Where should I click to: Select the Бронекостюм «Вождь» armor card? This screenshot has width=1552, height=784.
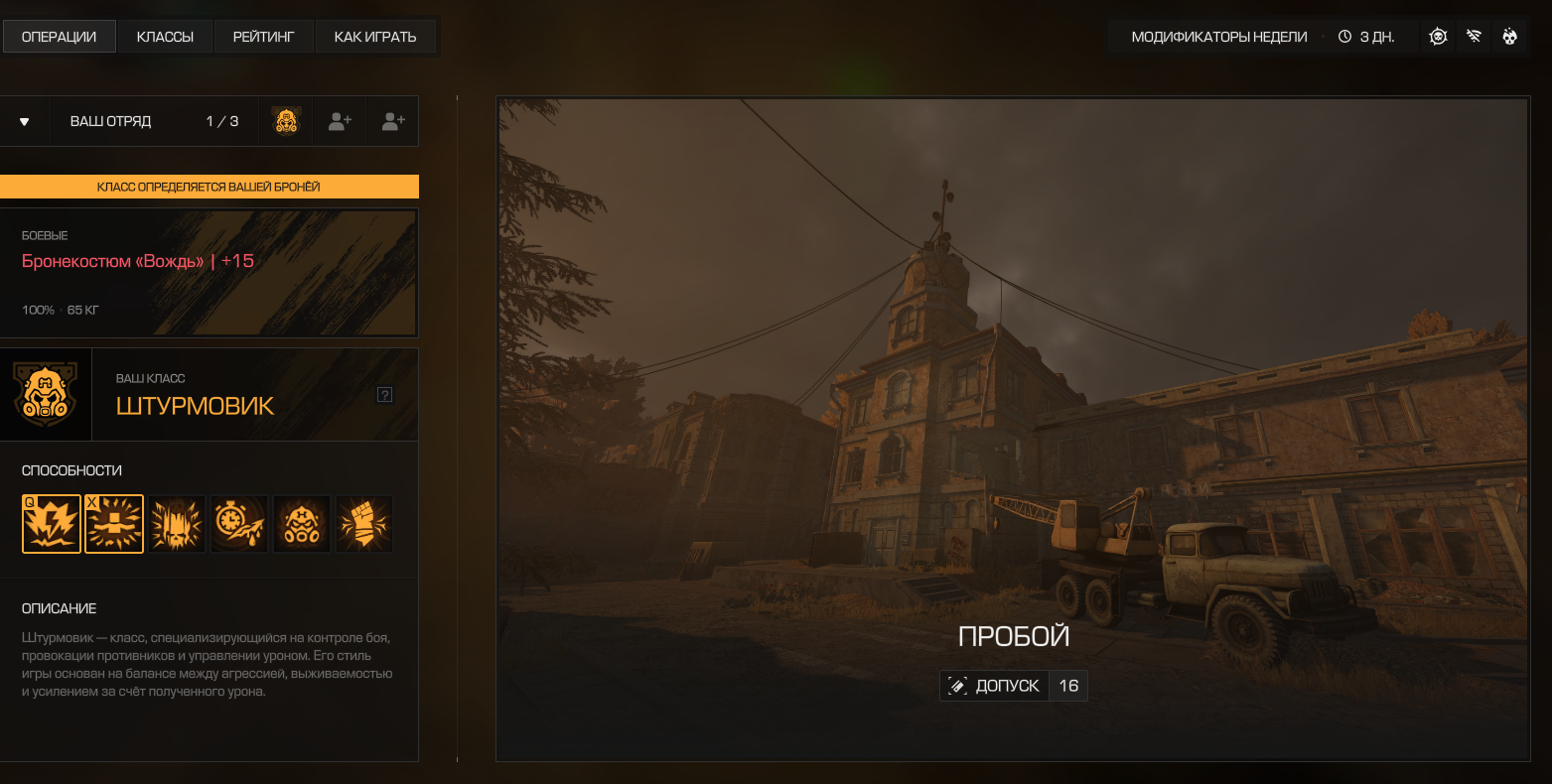(209, 273)
